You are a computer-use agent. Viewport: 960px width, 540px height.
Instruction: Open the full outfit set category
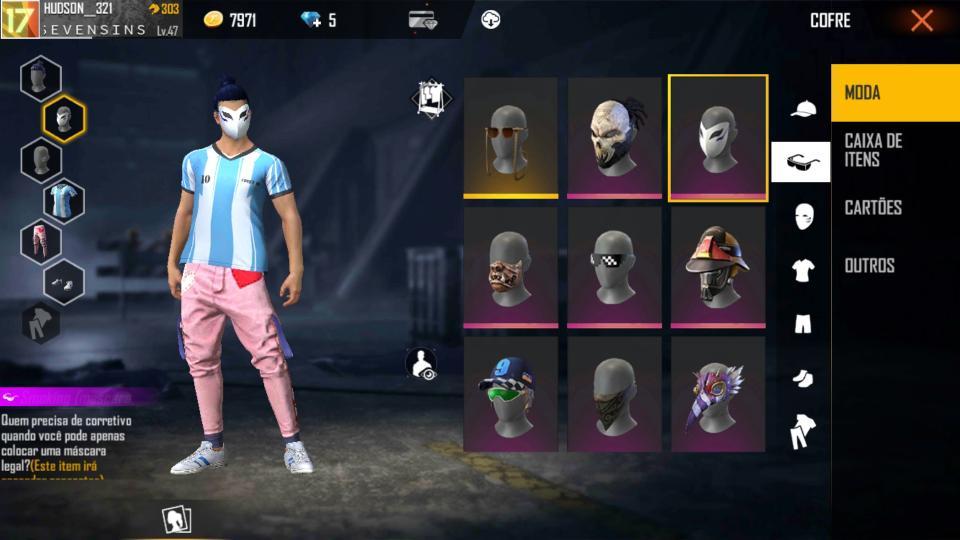coord(803,432)
